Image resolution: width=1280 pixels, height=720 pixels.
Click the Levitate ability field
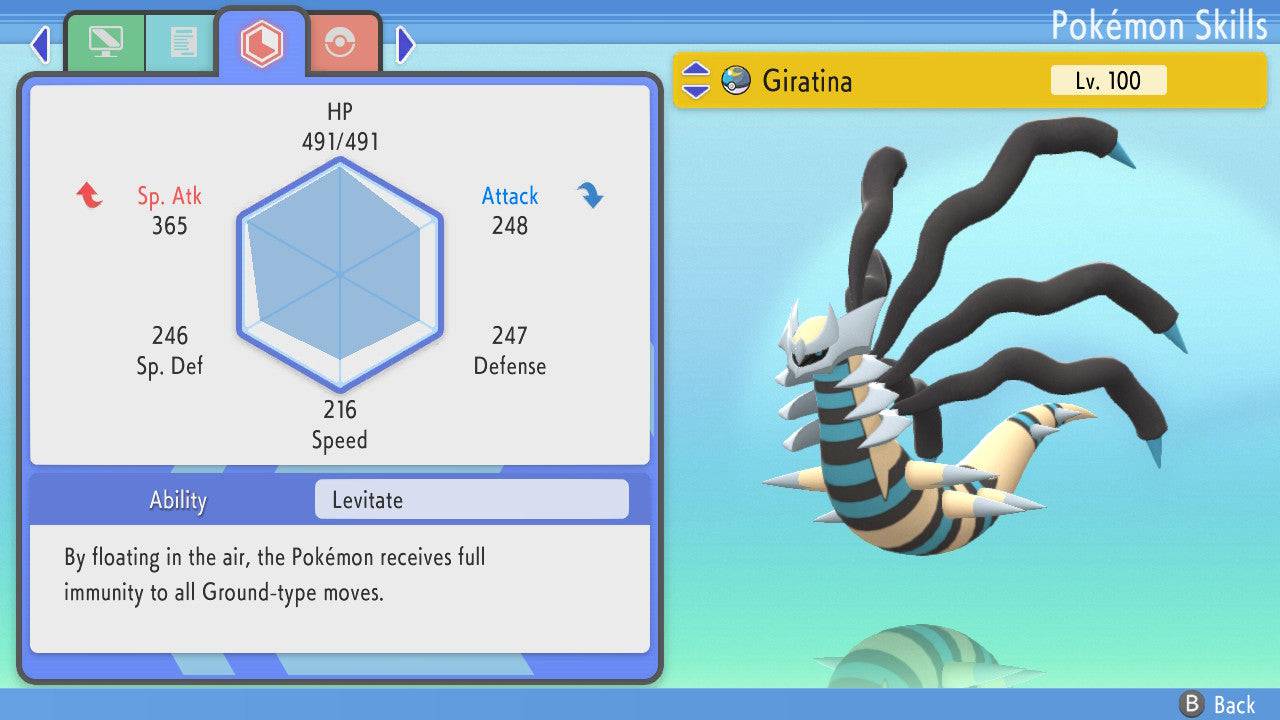(x=470, y=499)
